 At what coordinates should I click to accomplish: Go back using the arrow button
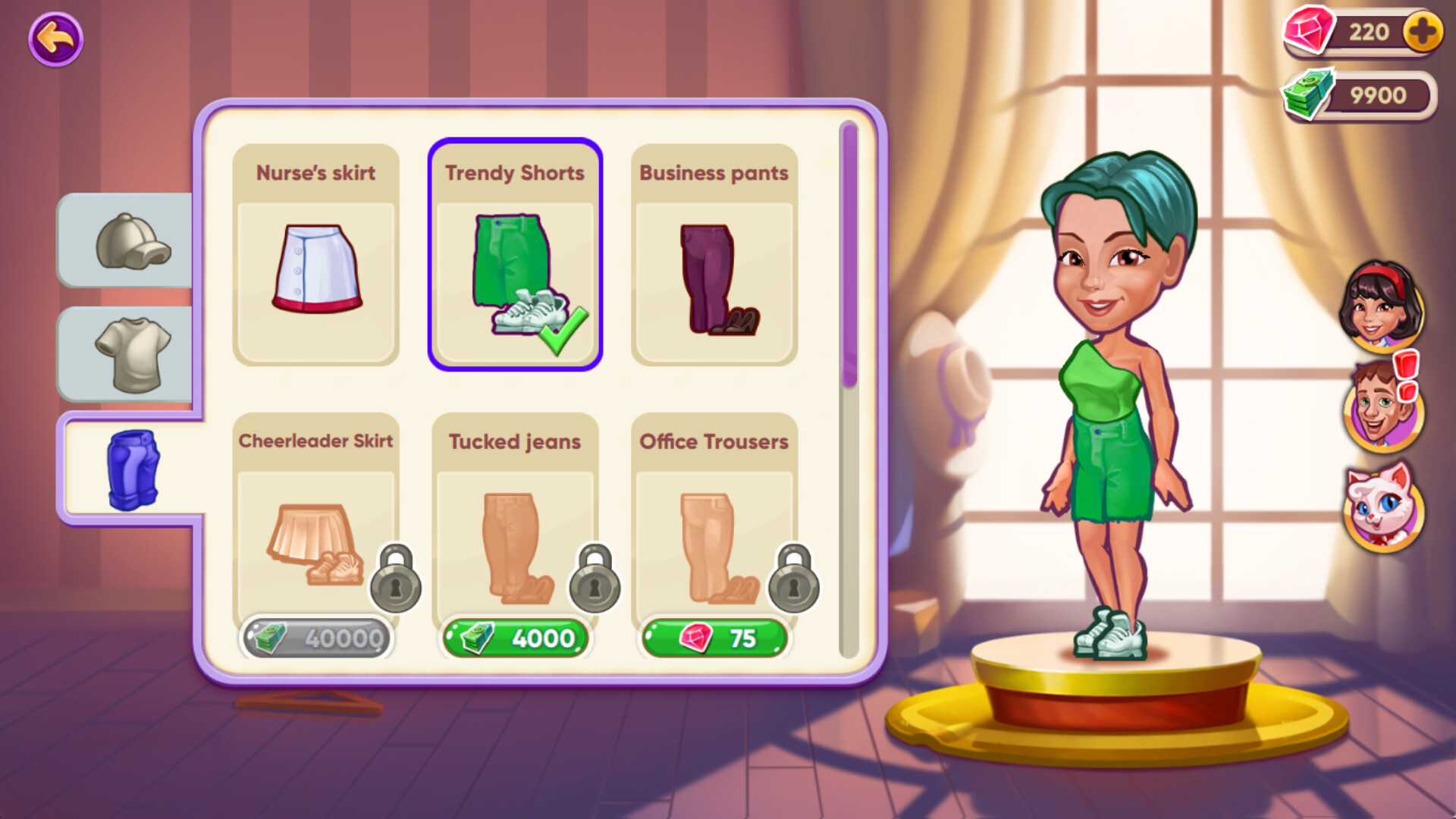(x=54, y=39)
